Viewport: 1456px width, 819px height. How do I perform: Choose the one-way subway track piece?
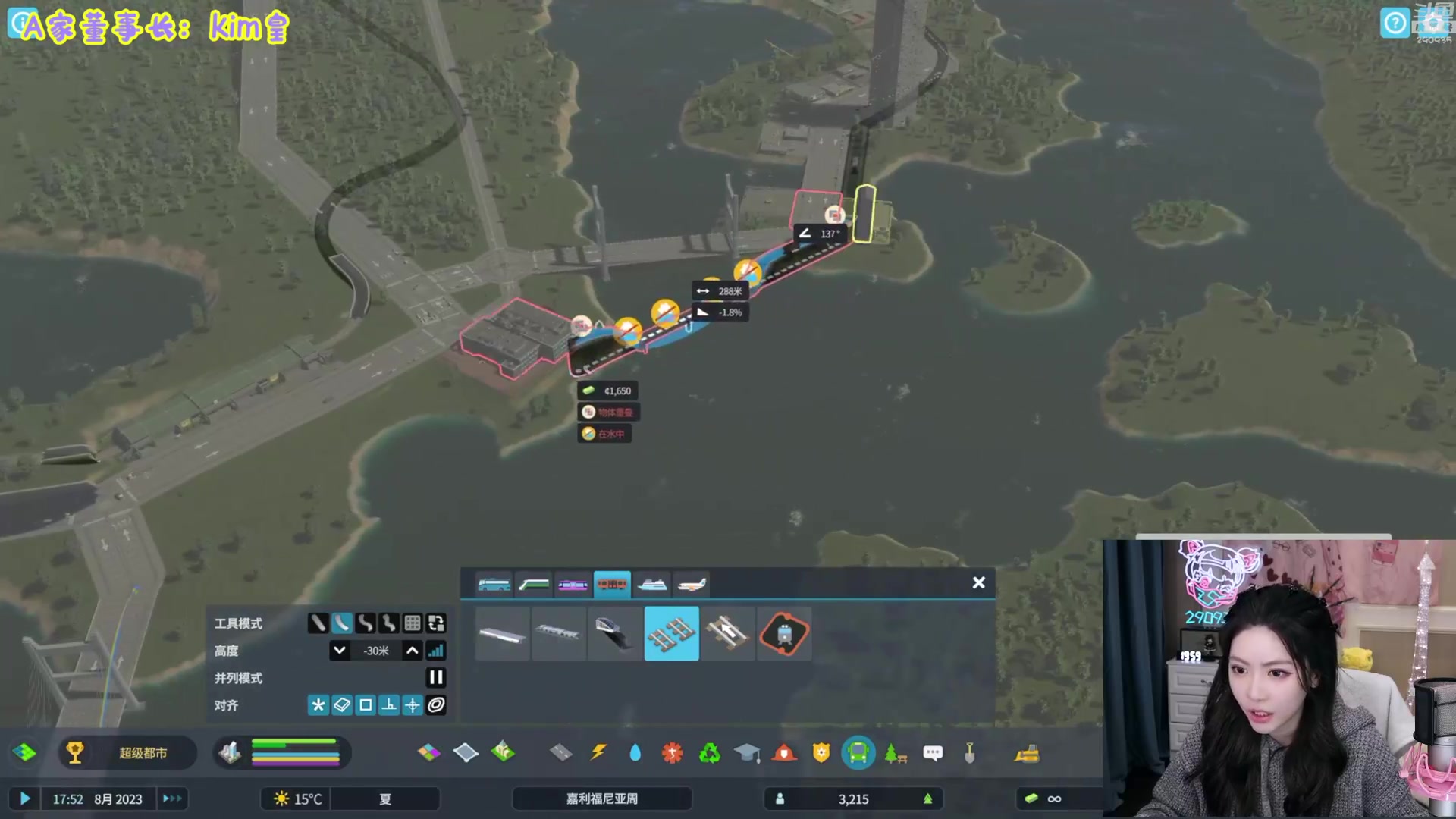[x=727, y=633]
